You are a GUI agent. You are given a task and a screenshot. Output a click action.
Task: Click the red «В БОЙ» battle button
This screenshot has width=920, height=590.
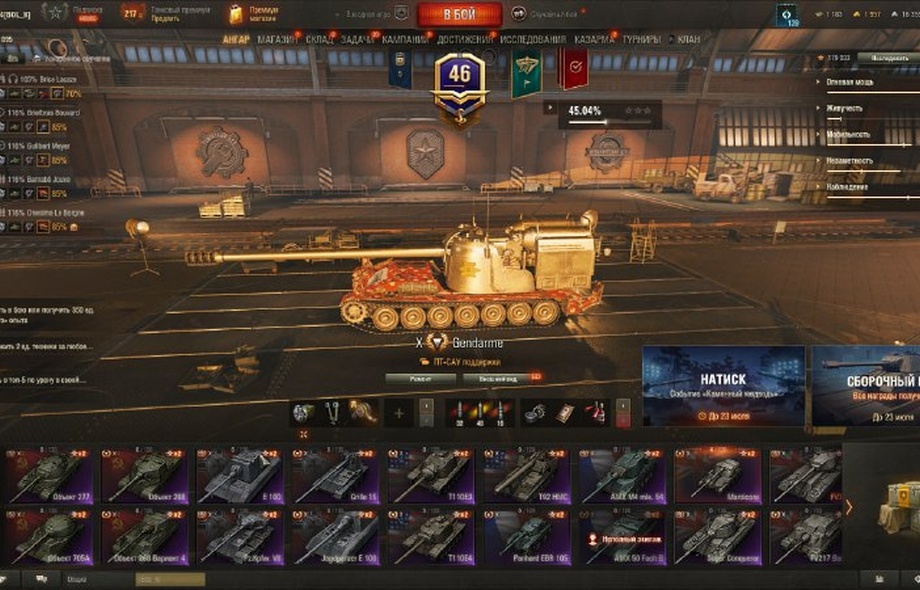pyautogui.click(x=459, y=14)
